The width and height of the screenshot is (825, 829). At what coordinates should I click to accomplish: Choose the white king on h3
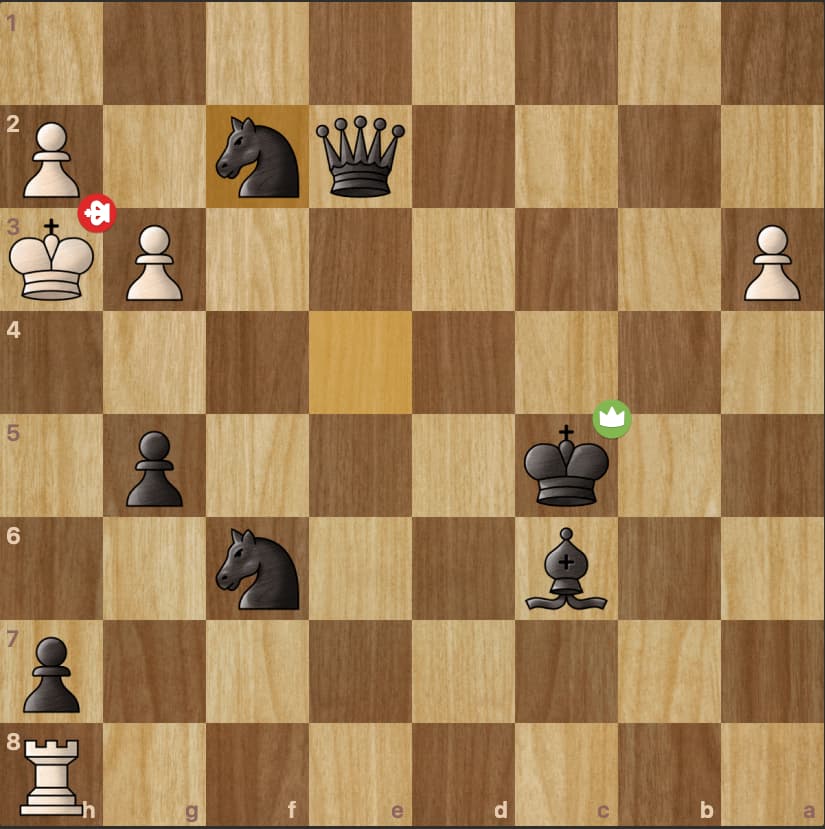coord(51,260)
